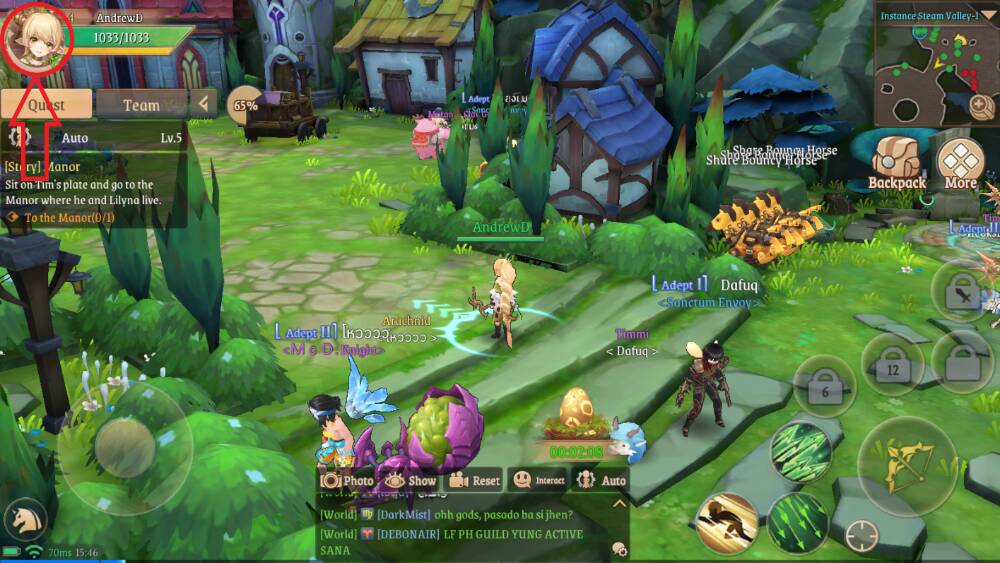The image size is (1000, 563).
Task: Open AndrewD's character portrait
Action: 37,37
